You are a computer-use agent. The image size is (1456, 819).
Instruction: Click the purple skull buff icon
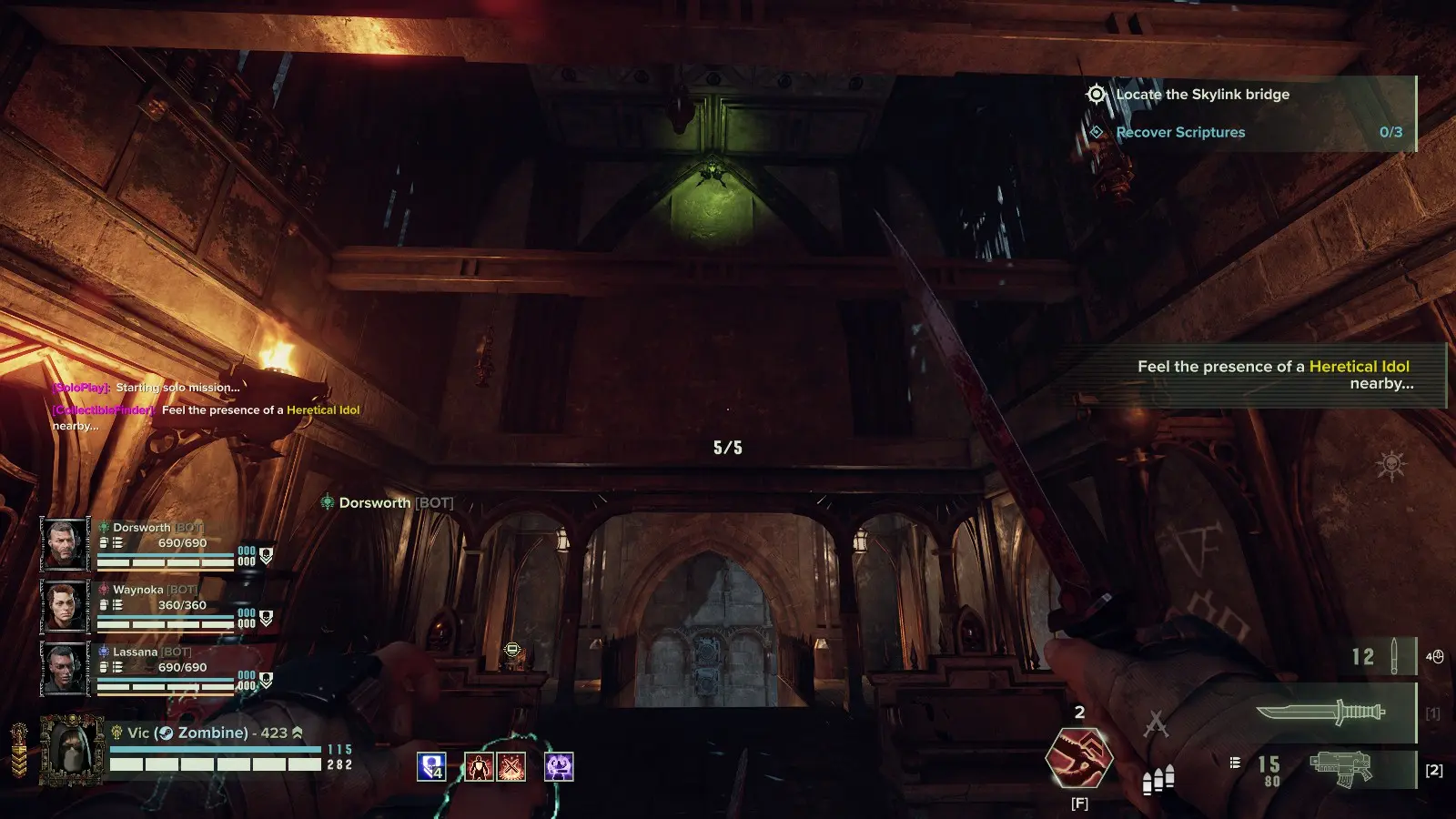point(559,767)
